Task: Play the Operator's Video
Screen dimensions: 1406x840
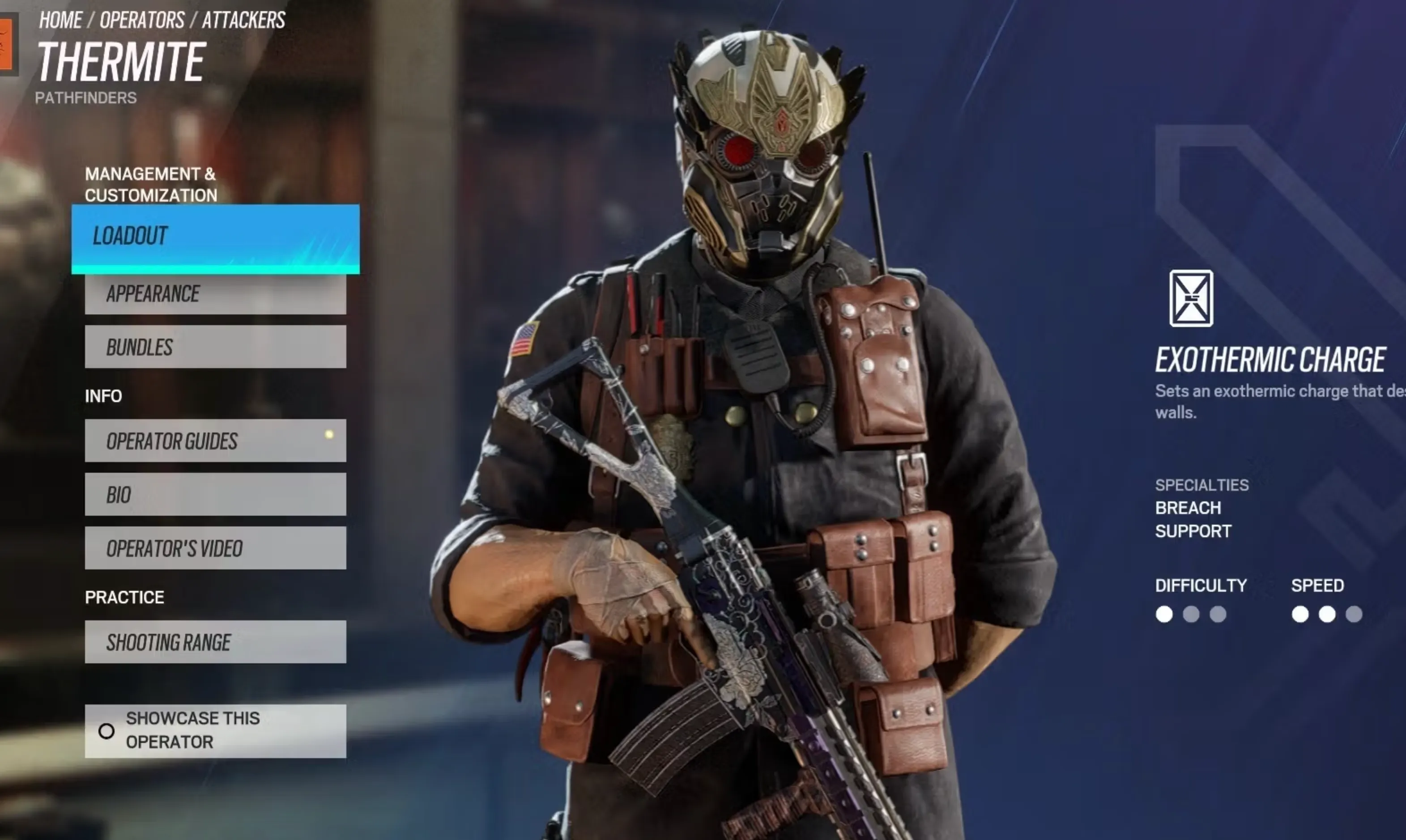Action: point(215,548)
